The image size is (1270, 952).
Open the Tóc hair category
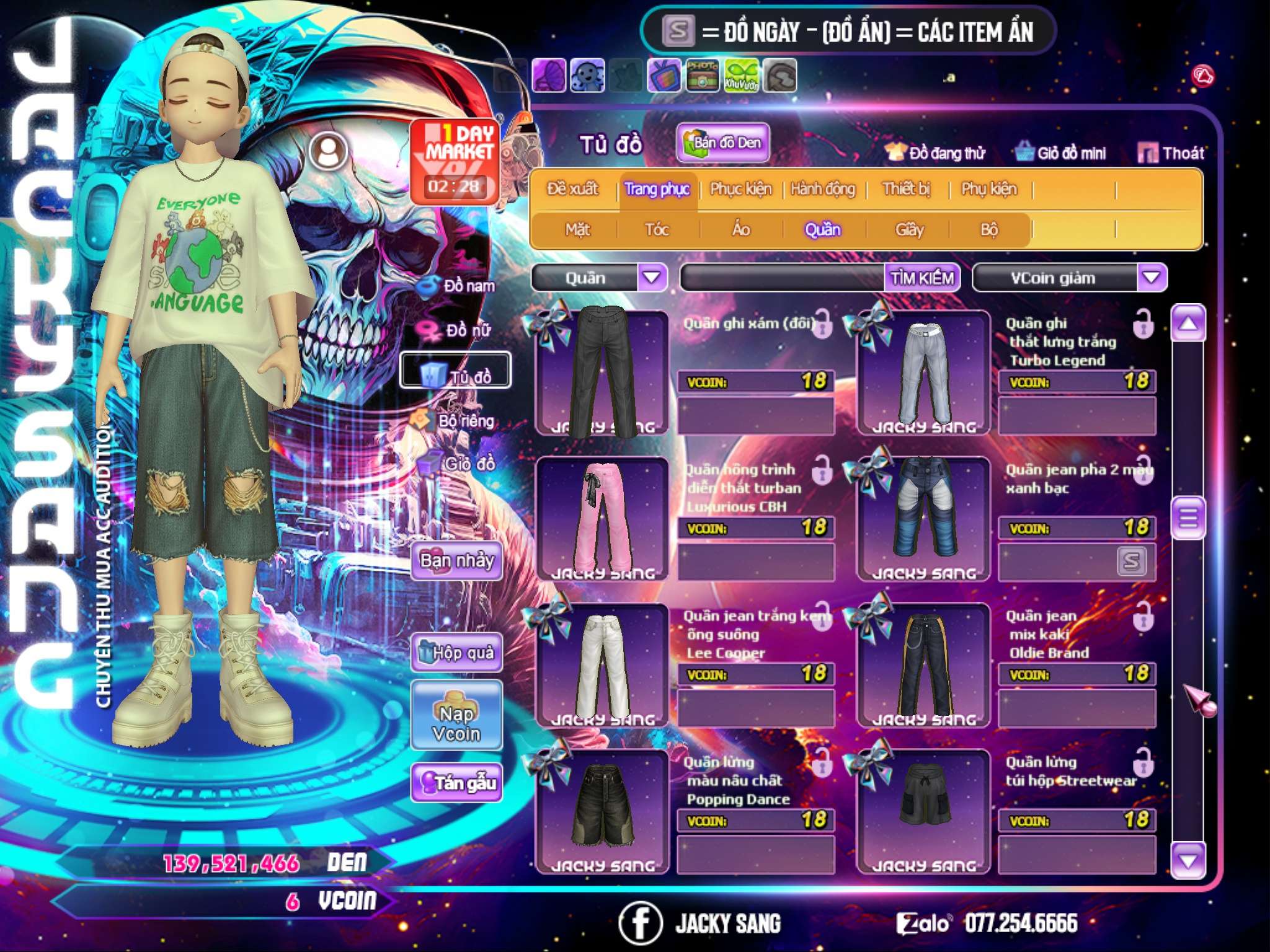(x=657, y=230)
